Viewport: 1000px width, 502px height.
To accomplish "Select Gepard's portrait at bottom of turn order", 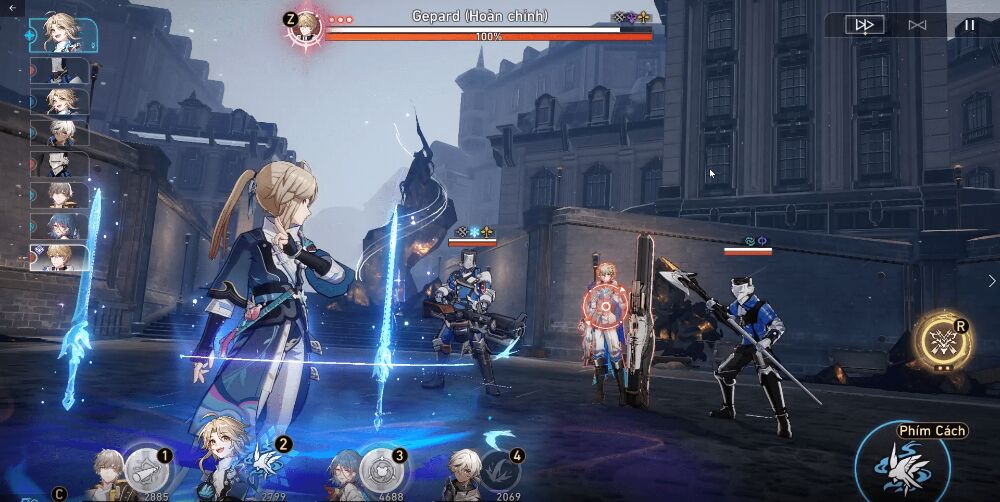I will pyautogui.click(x=64, y=258).
